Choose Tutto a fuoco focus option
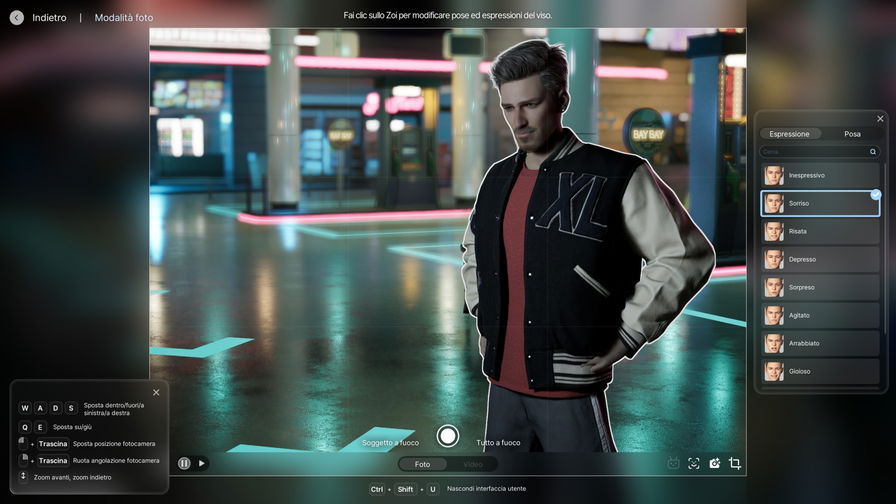896x504 pixels. 498,442
